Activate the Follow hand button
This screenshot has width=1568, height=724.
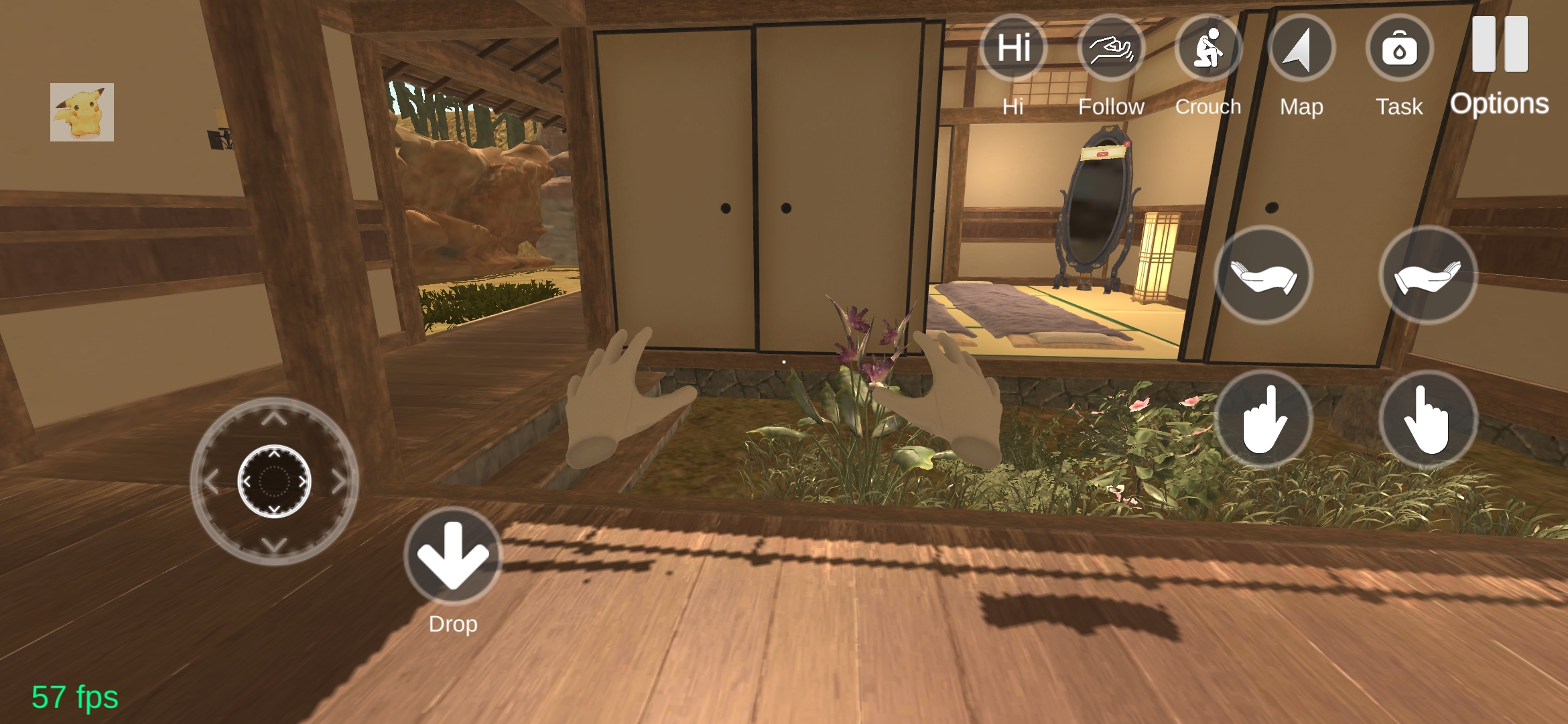pyautogui.click(x=1111, y=48)
